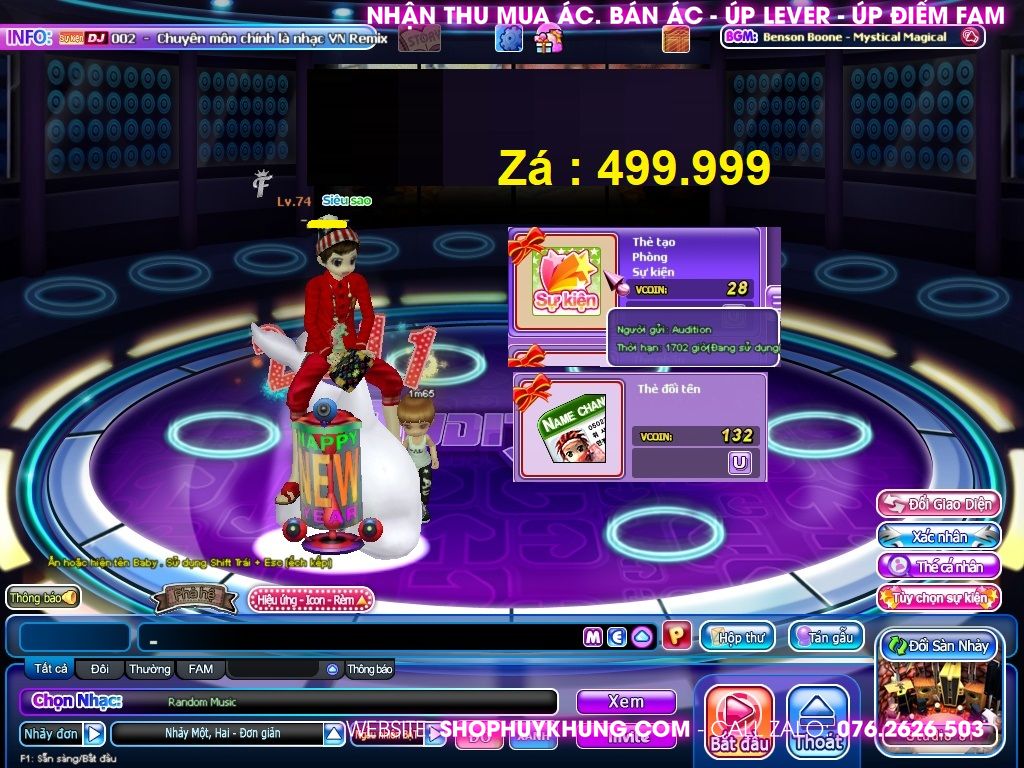The height and width of the screenshot is (768, 1024).
Task: Switch to the Tất cả chat tab
Action: coord(50,669)
